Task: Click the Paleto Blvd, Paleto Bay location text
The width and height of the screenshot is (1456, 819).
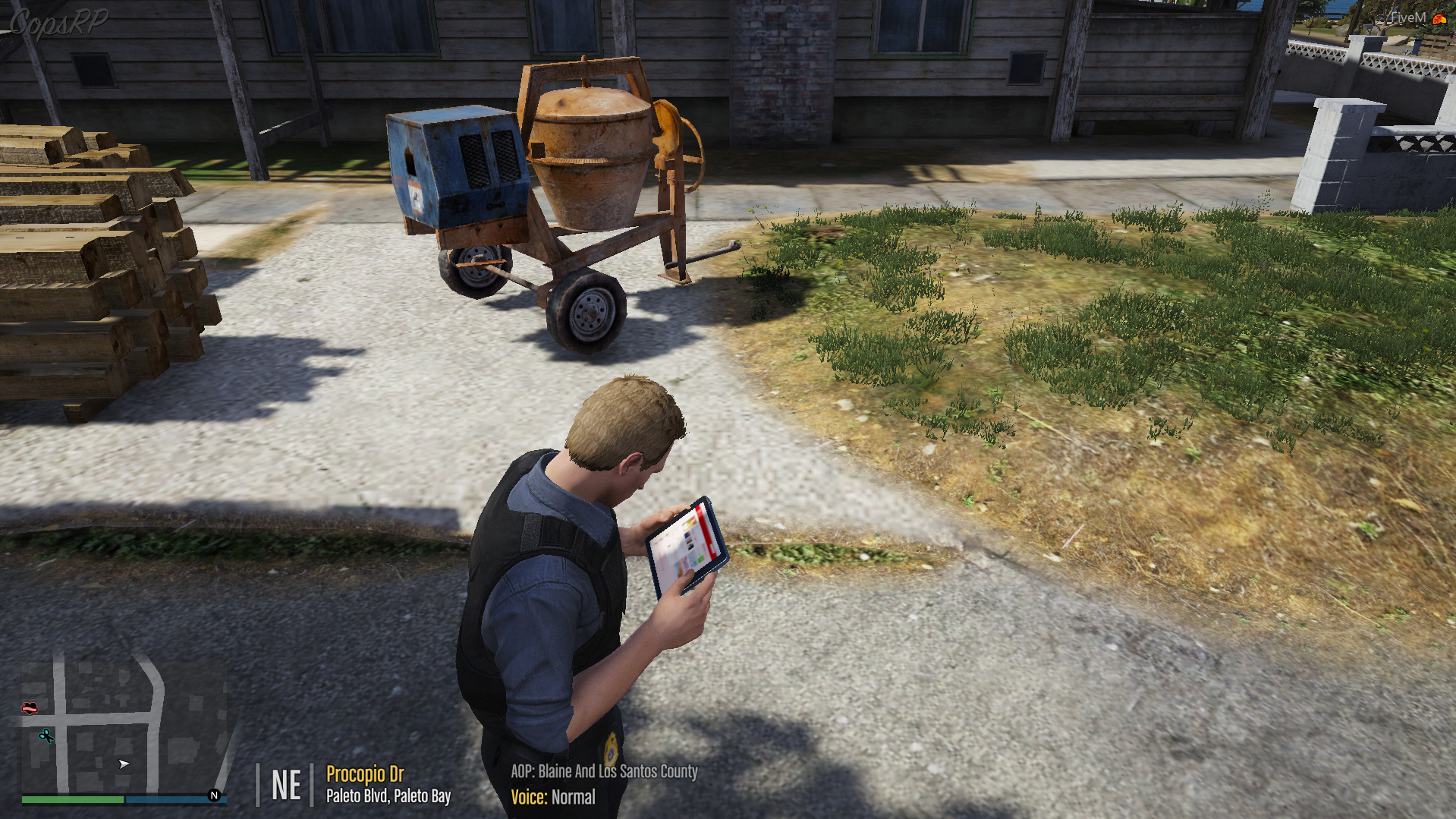Action: (x=388, y=796)
